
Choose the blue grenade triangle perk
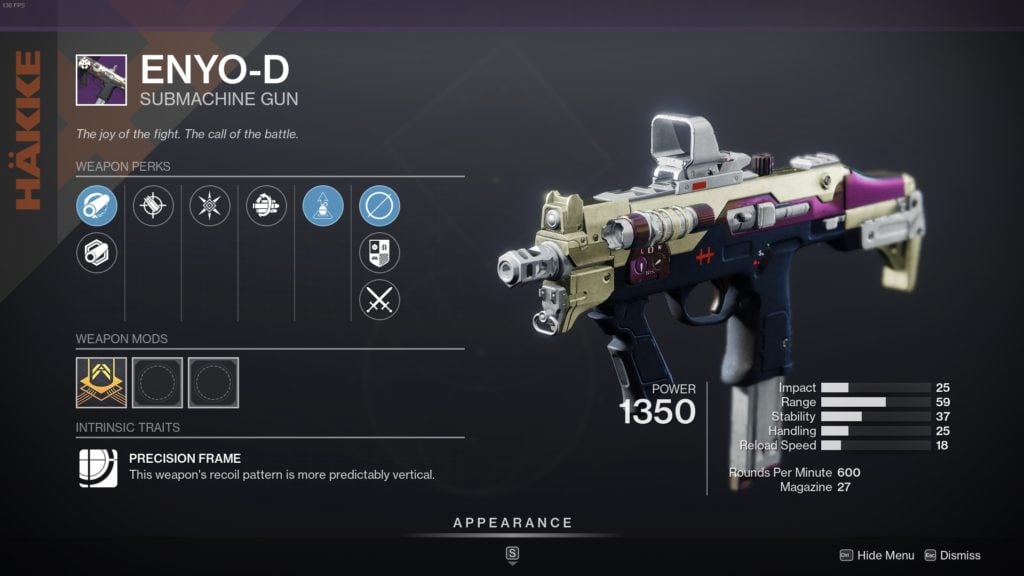(x=323, y=206)
